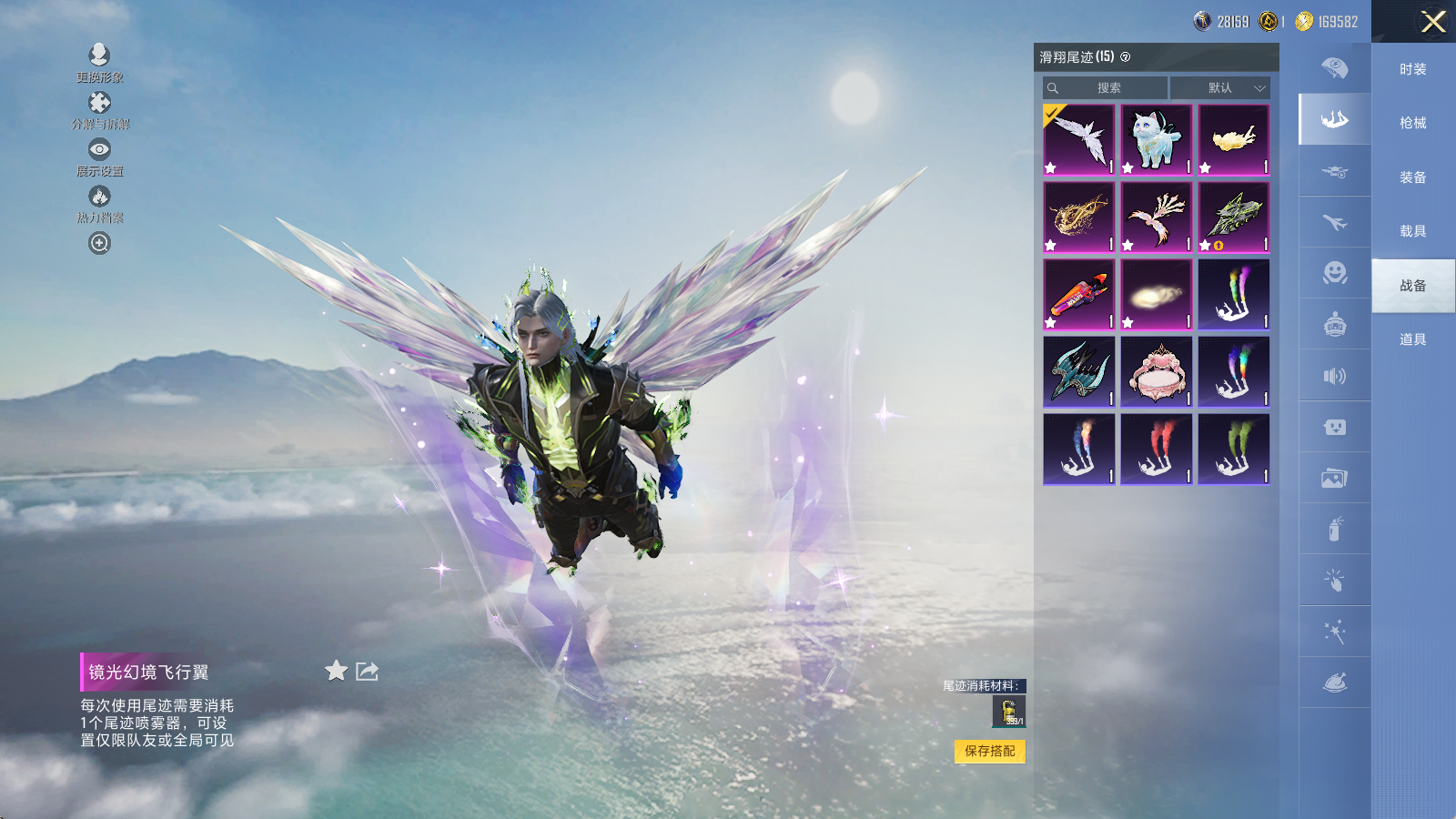Screen dimensions: 1456x819
Task: Select the parachute category icon
Action: tap(1334, 67)
